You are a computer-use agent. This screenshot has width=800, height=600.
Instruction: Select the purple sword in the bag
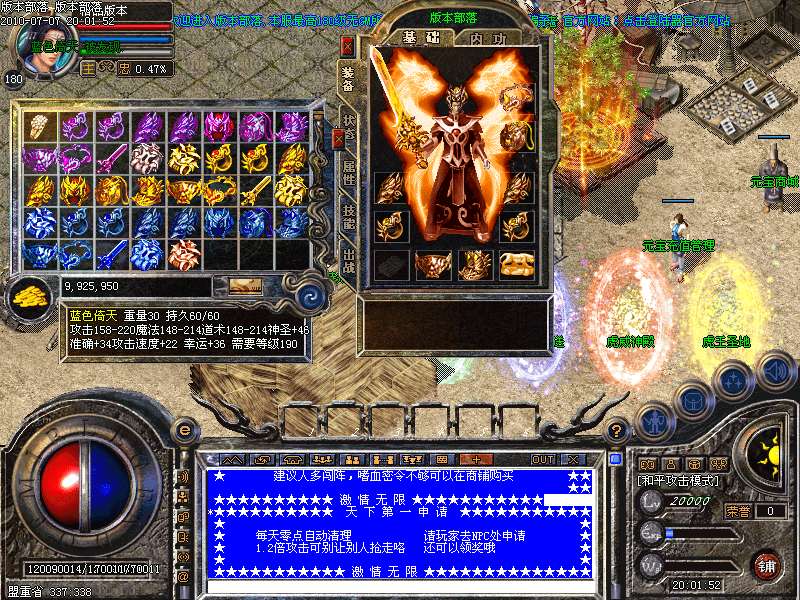111,157
